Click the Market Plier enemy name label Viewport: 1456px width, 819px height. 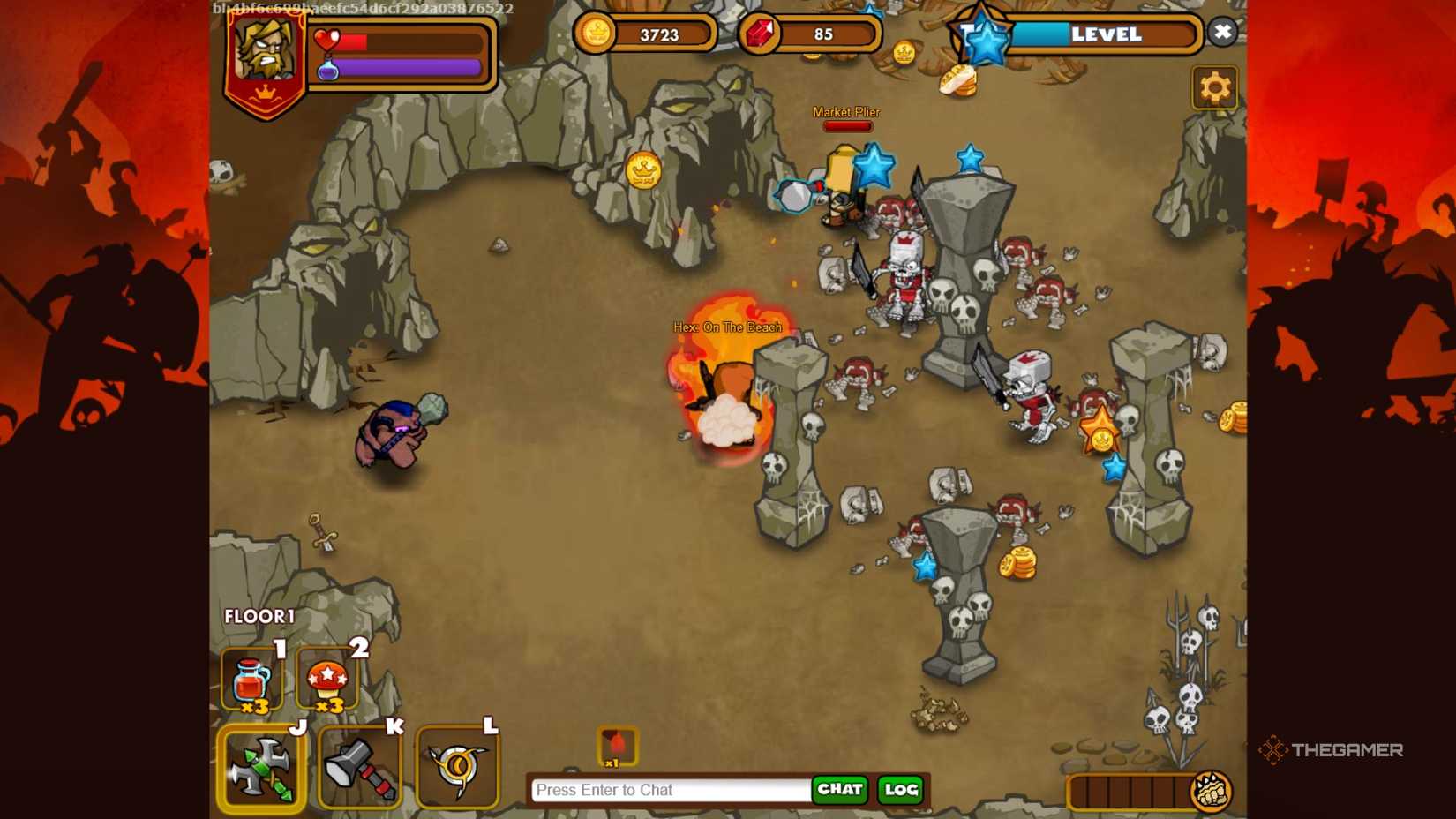[x=845, y=112]
